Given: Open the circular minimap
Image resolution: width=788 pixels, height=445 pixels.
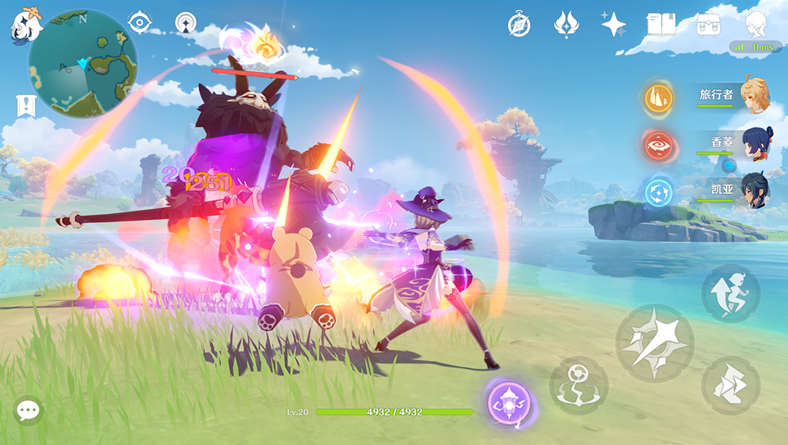Looking at the screenshot, I should coord(83,64).
